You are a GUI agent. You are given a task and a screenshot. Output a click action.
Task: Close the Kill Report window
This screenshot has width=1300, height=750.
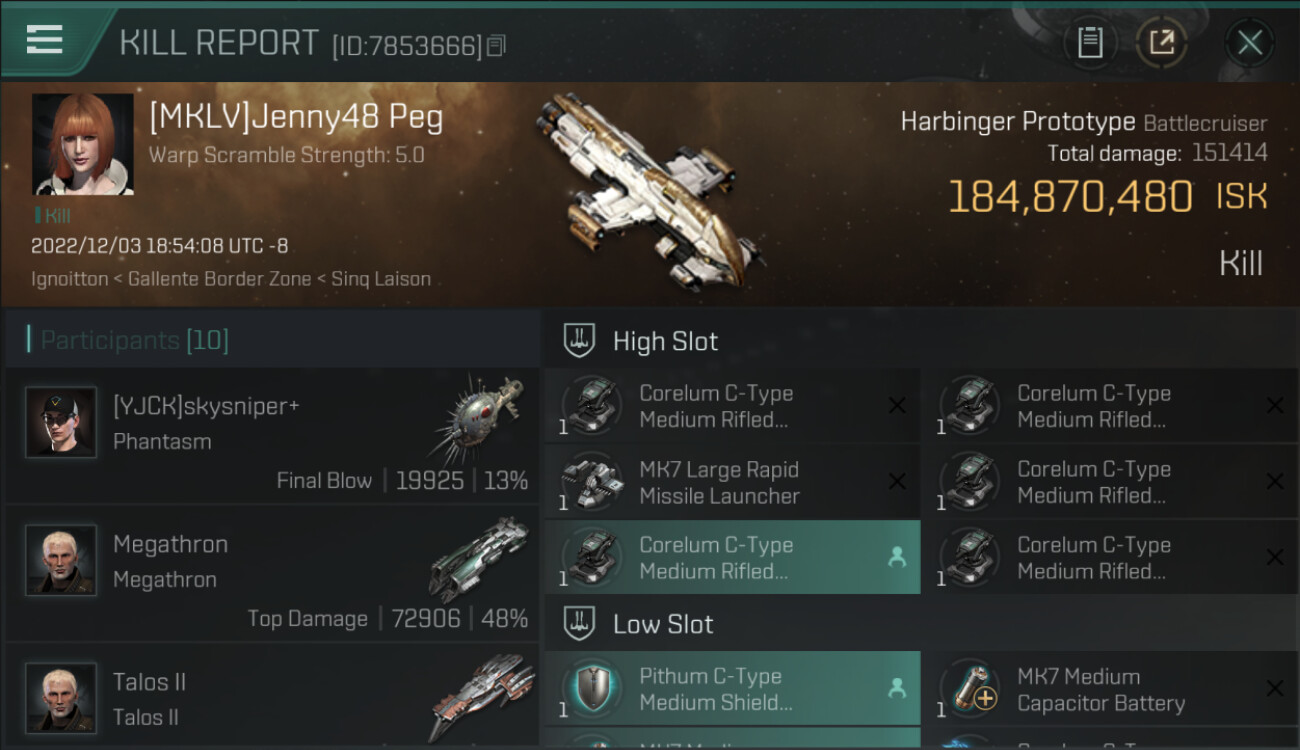(1249, 43)
